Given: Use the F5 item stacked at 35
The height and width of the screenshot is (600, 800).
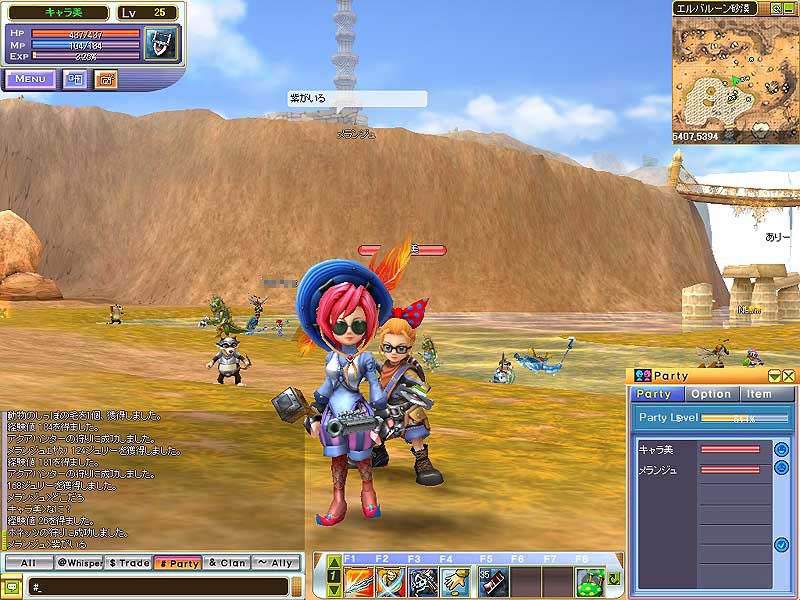Looking at the screenshot, I should [492, 580].
